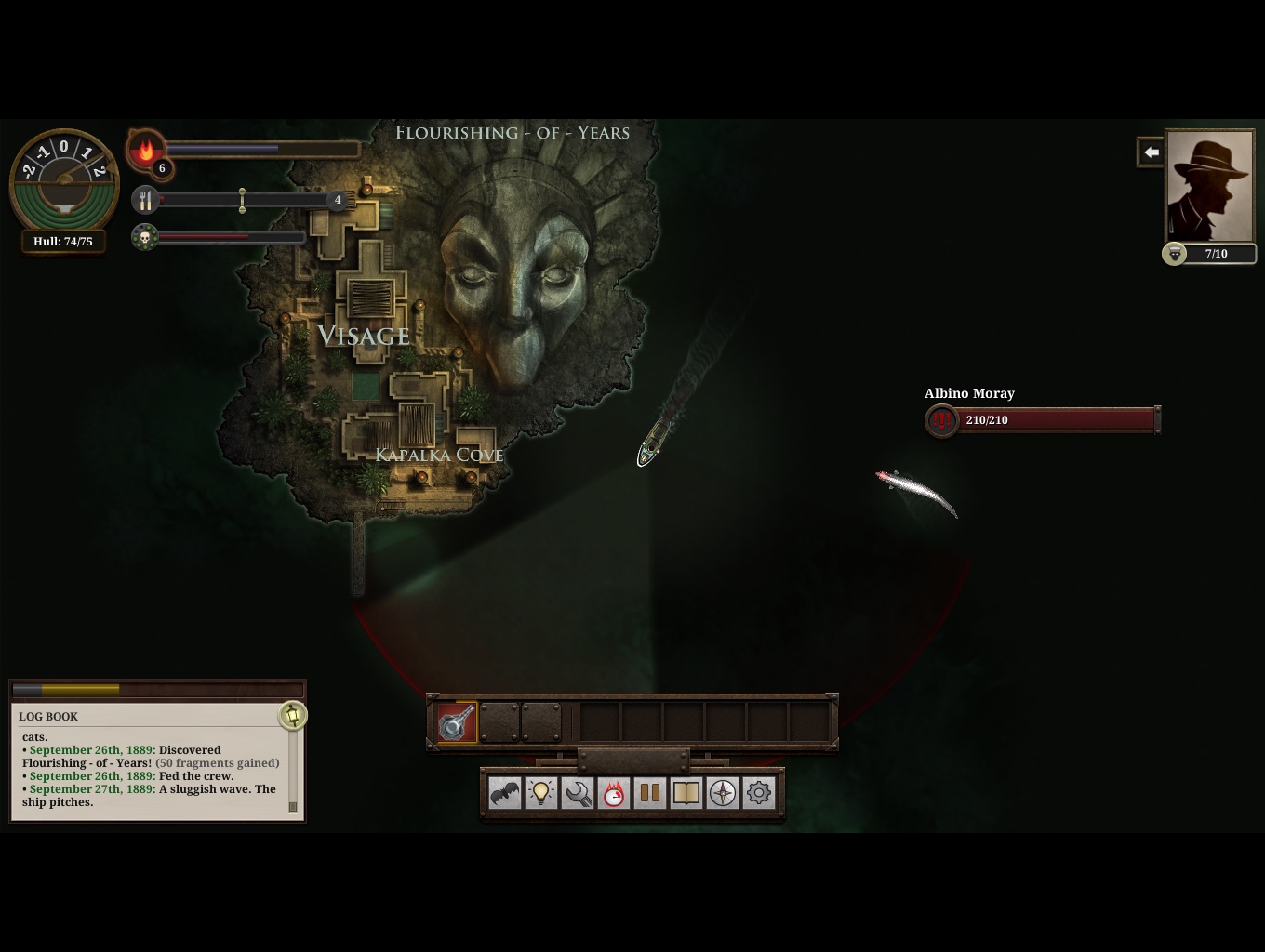This screenshot has height=952, width=1265.
Task: Click the fork and knife supplies icon
Action: (145, 199)
